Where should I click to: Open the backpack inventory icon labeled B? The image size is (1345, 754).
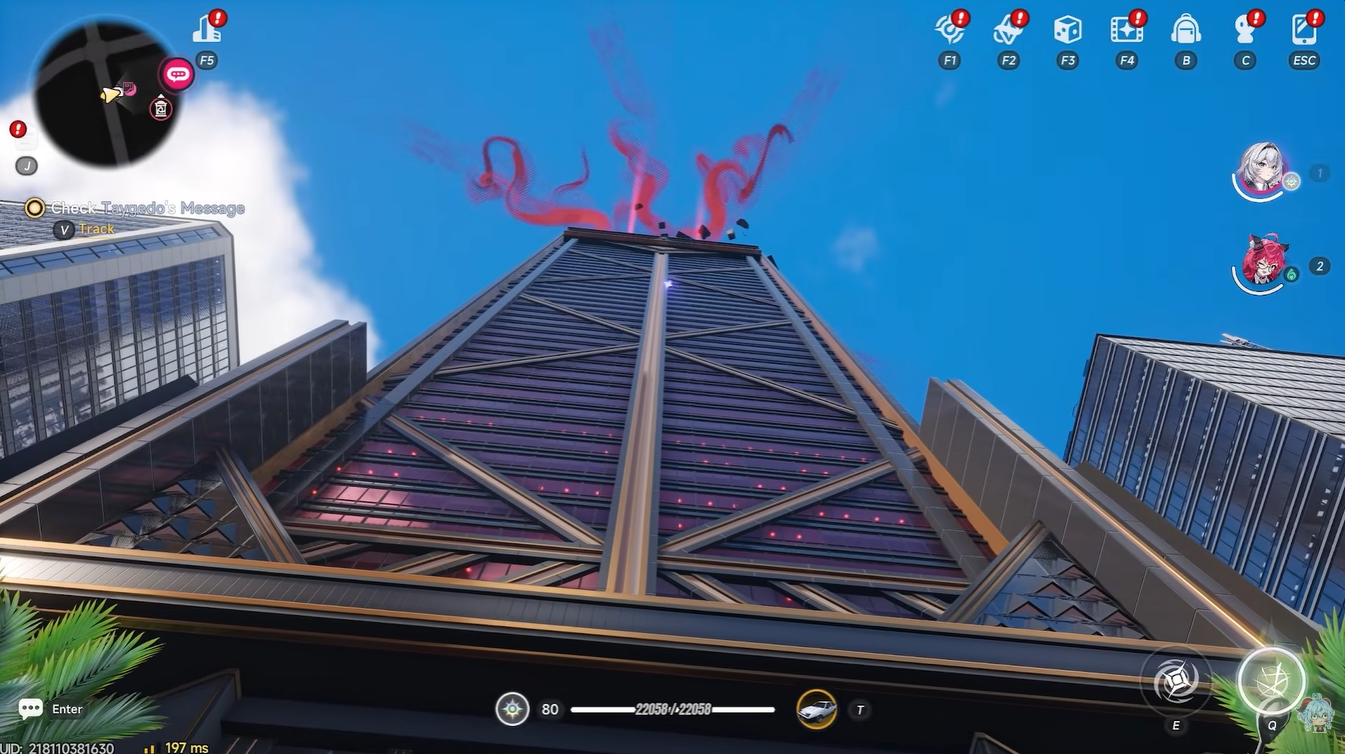[1185, 30]
